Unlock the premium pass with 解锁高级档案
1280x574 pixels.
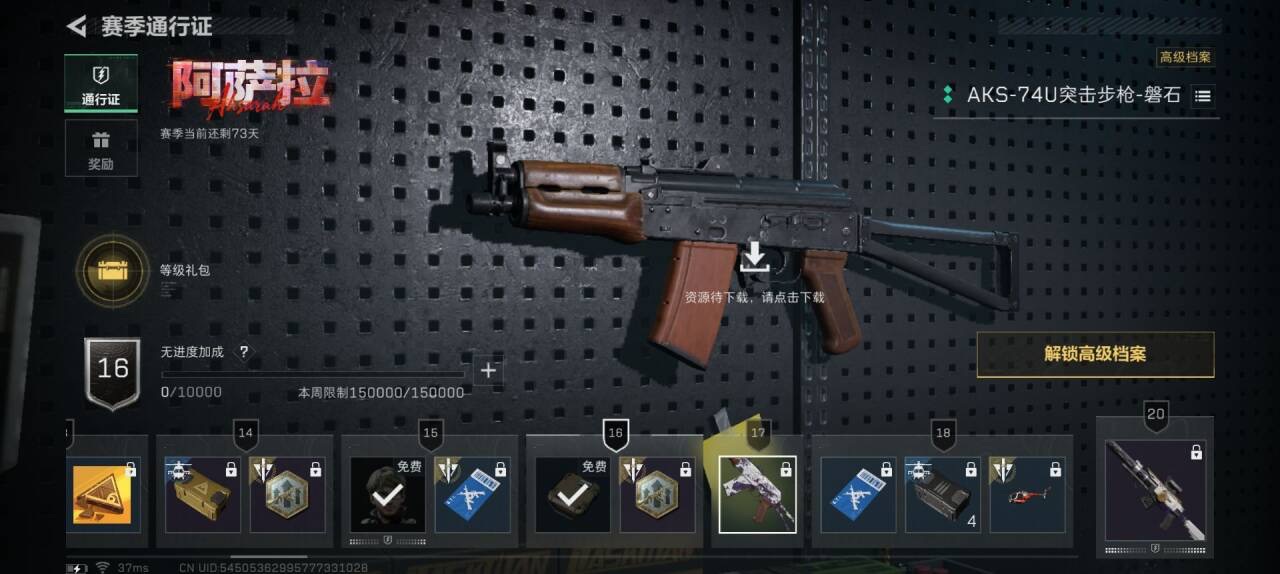(x=1095, y=354)
